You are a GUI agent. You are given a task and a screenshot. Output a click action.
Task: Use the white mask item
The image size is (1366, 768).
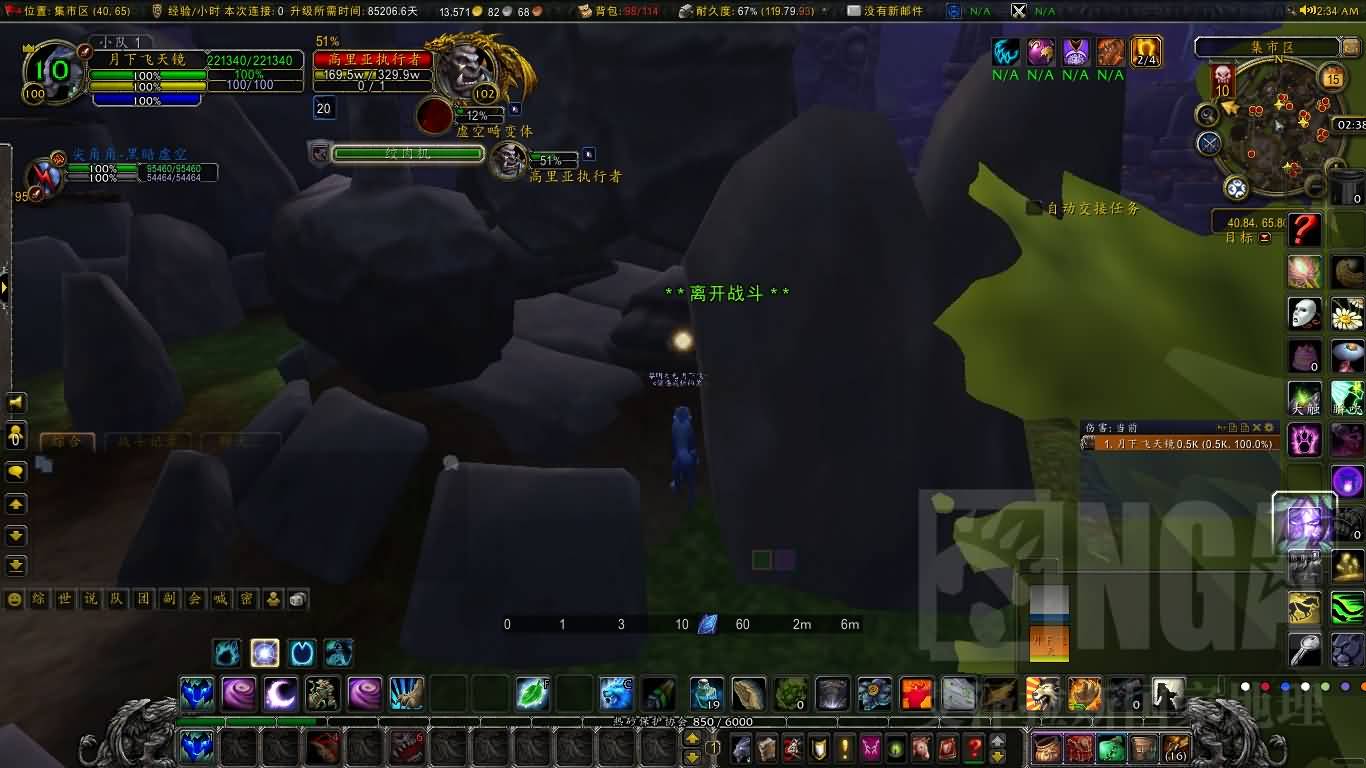[x=1305, y=314]
